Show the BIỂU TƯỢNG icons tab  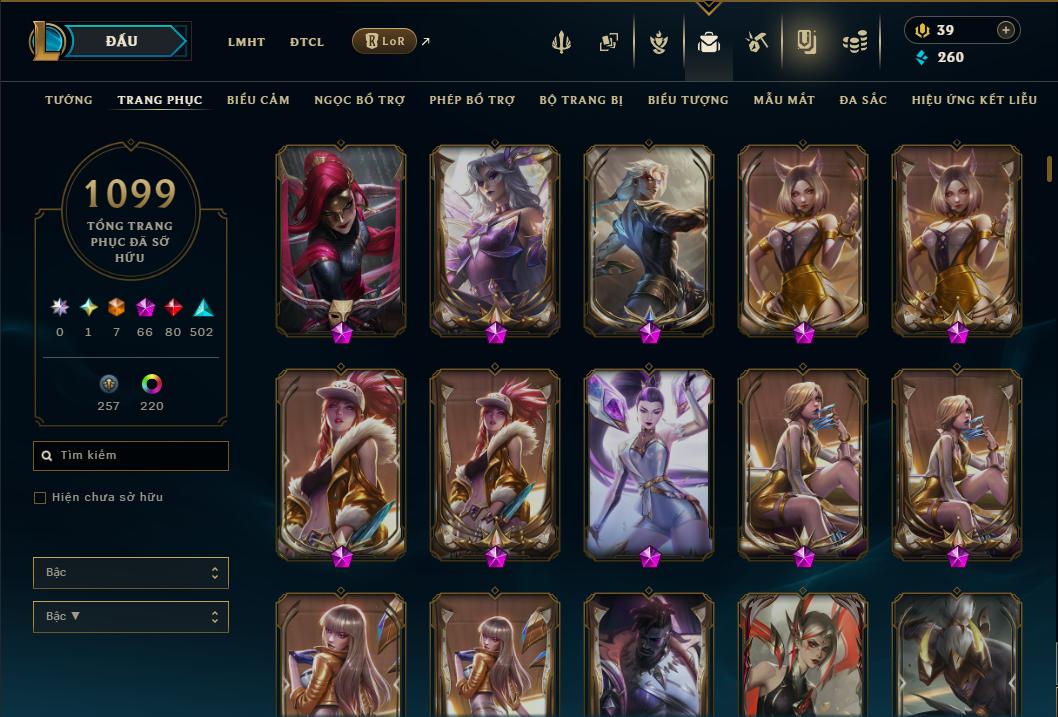688,100
